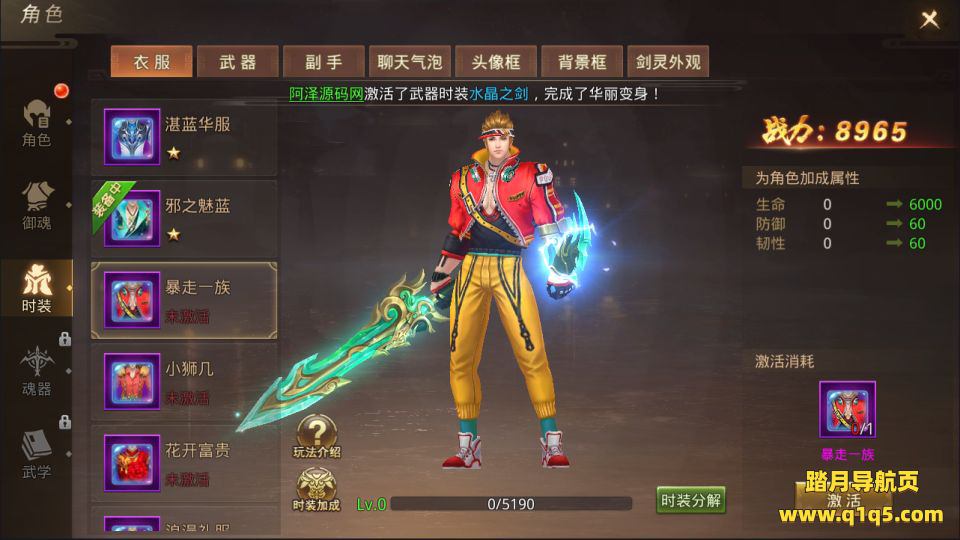The image size is (960, 540).
Task: Go to the 御魂 side menu
Action: click(x=37, y=205)
